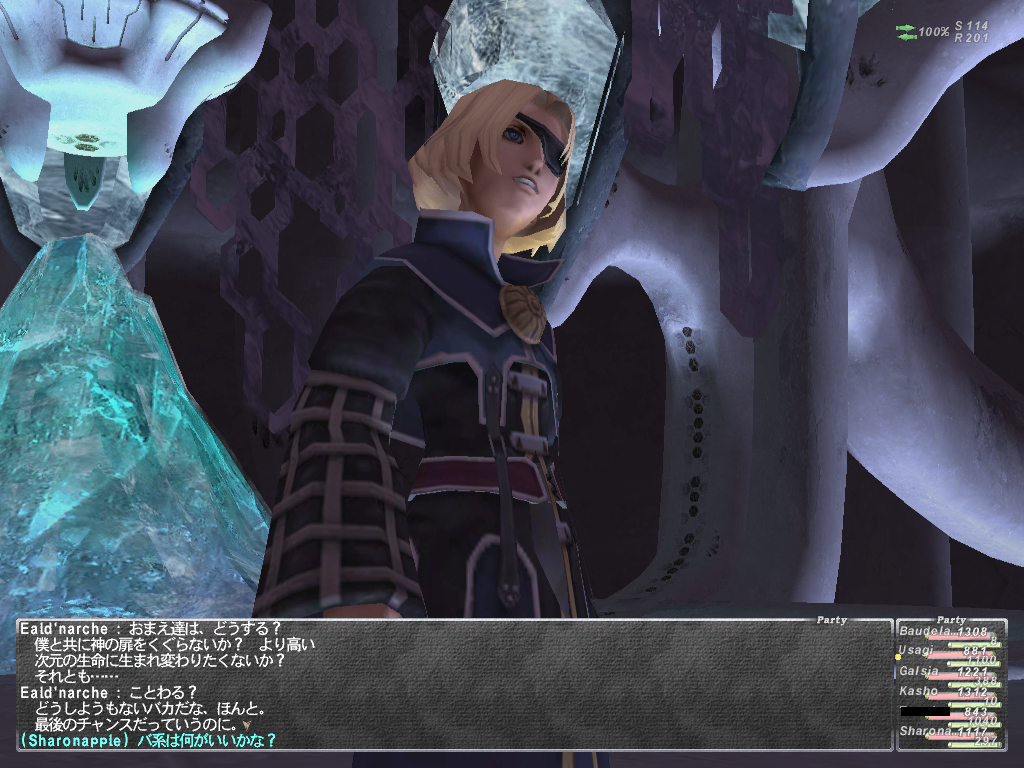The width and height of the screenshot is (1024, 768).
Task: Select party member Baudela in the party list
Action: tap(920, 632)
